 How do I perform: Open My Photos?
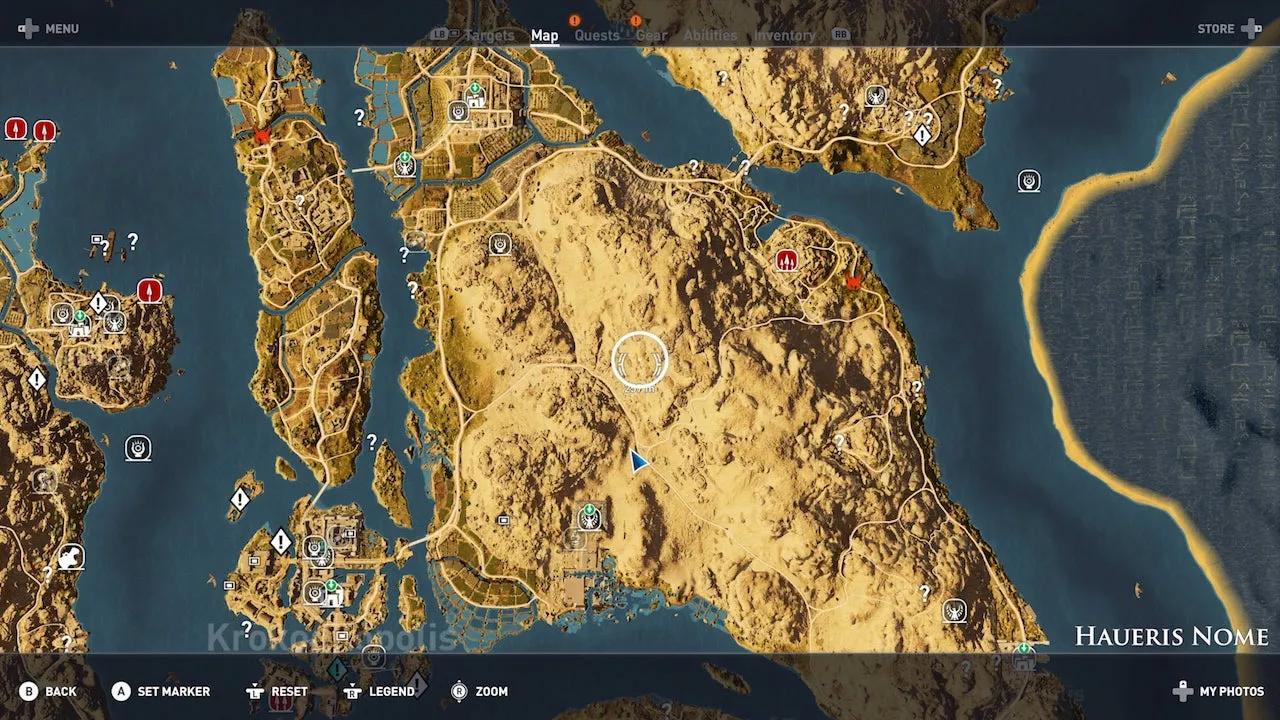coord(1220,691)
